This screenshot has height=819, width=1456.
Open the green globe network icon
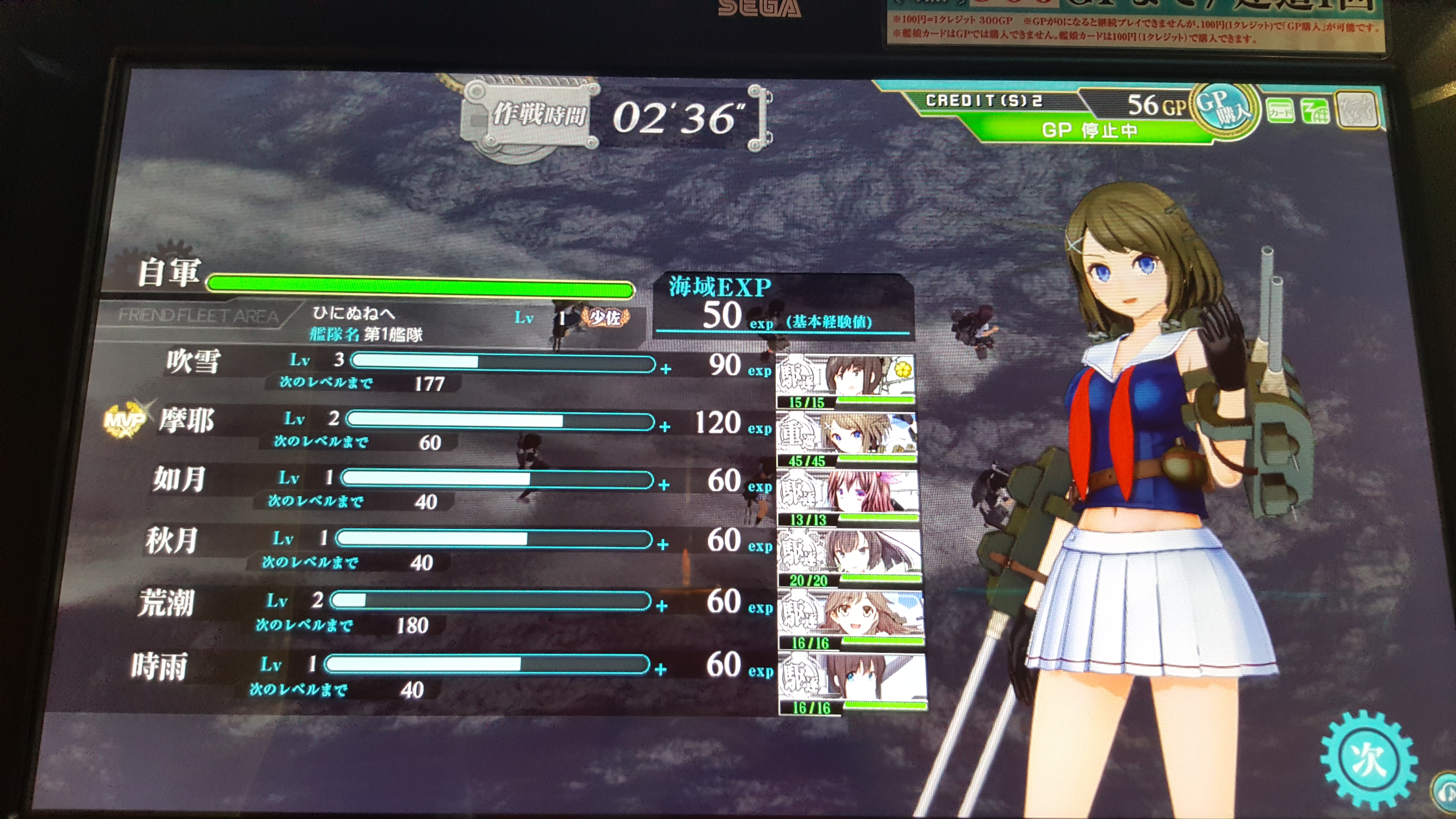pyautogui.click(x=1315, y=111)
